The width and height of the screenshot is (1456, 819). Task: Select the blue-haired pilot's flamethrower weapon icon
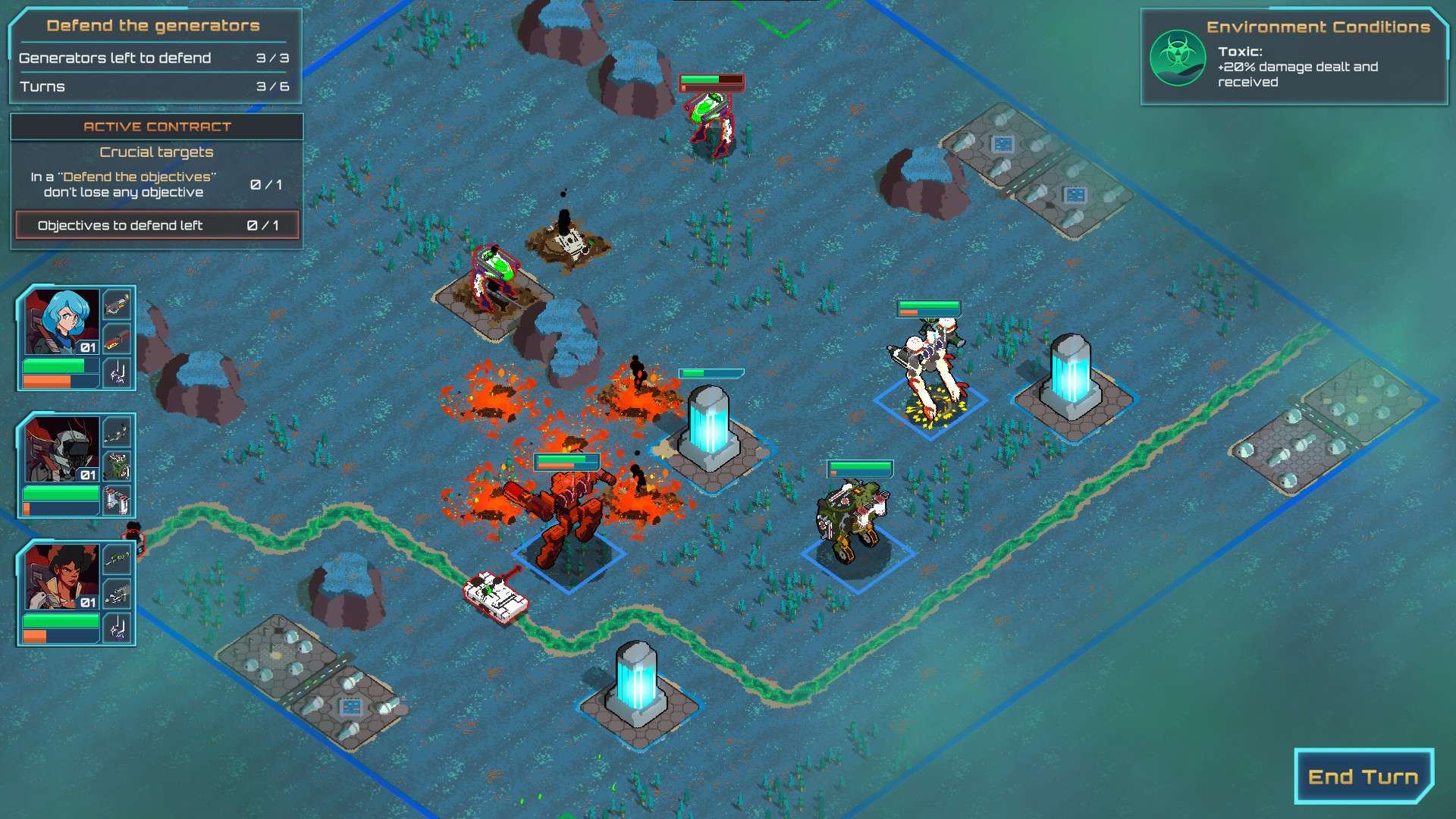pyautogui.click(x=118, y=340)
